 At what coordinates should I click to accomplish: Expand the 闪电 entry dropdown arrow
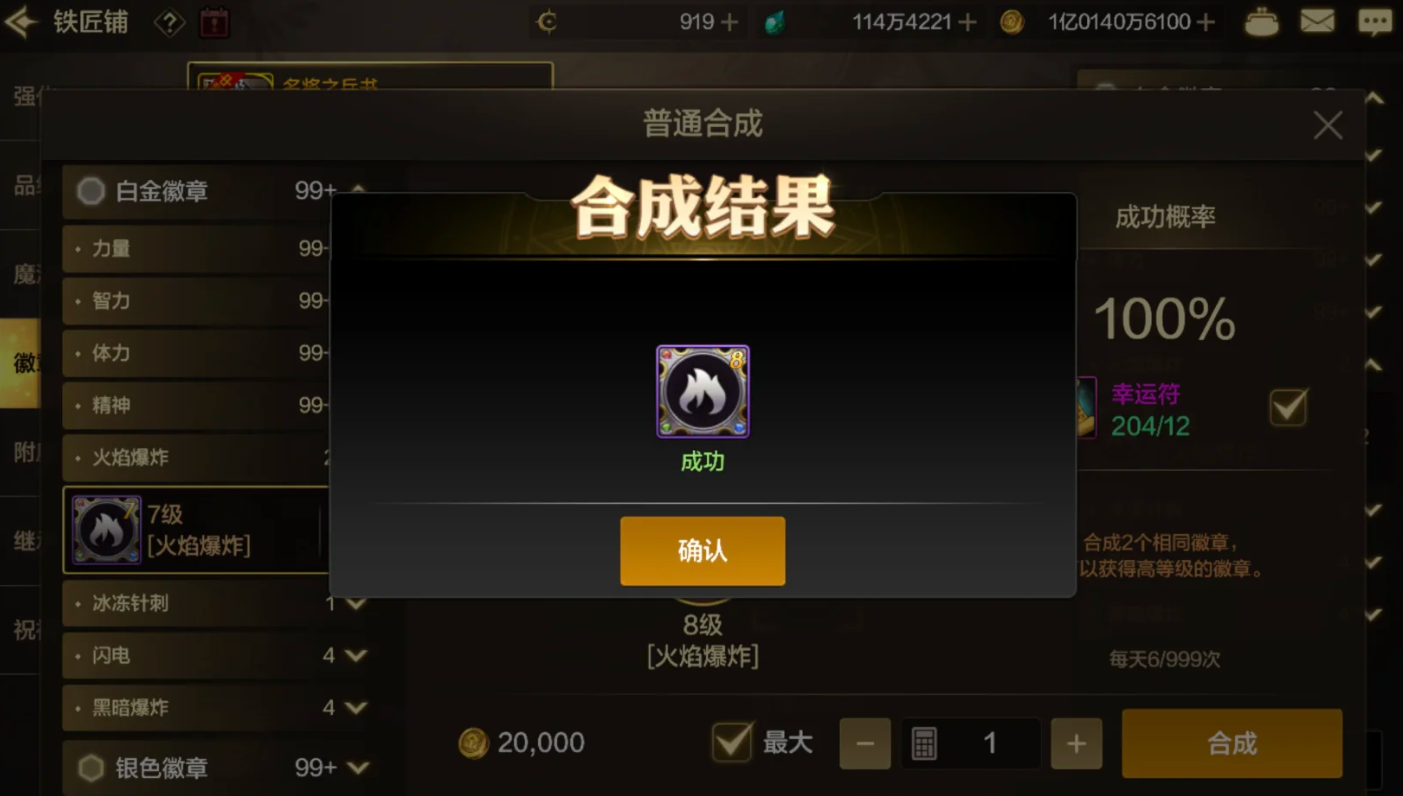355,656
